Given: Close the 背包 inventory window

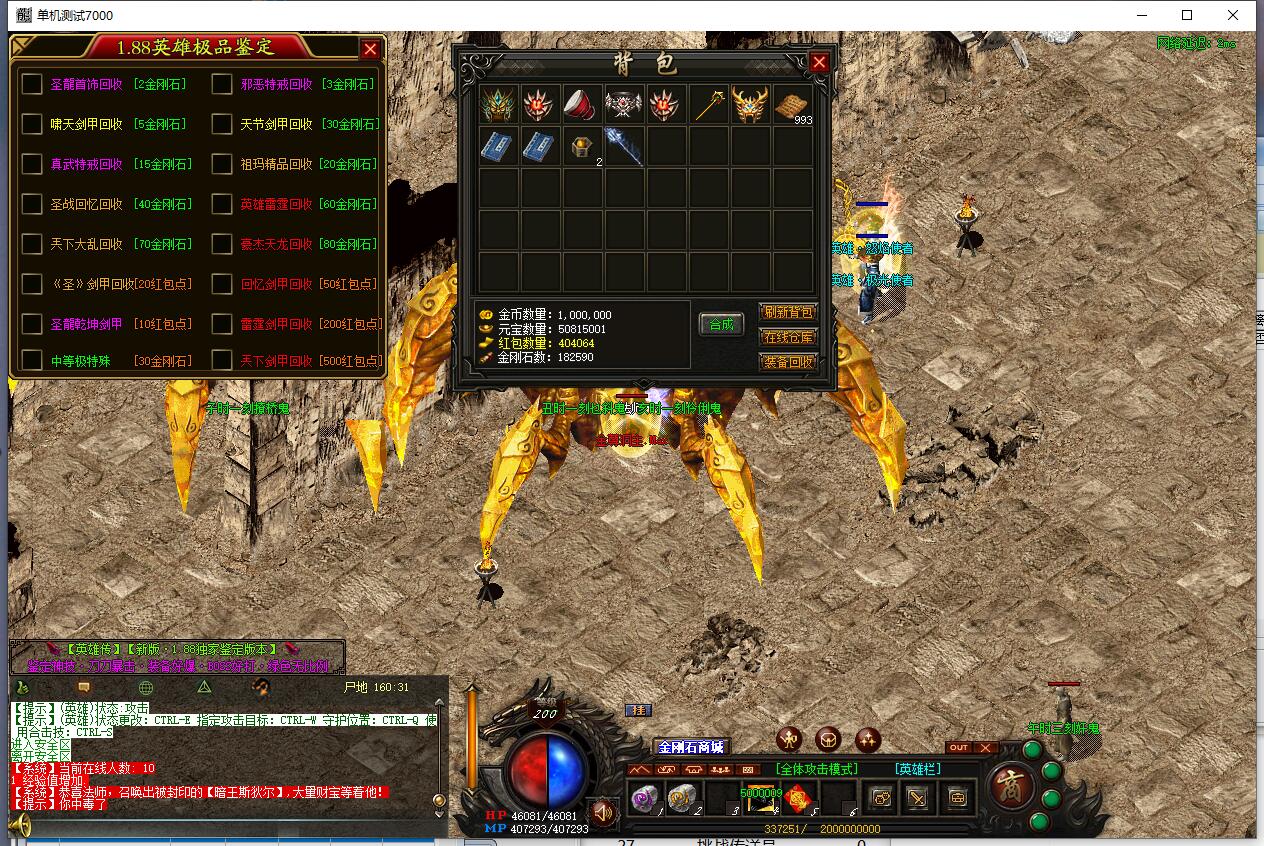Looking at the screenshot, I should pos(819,62).
